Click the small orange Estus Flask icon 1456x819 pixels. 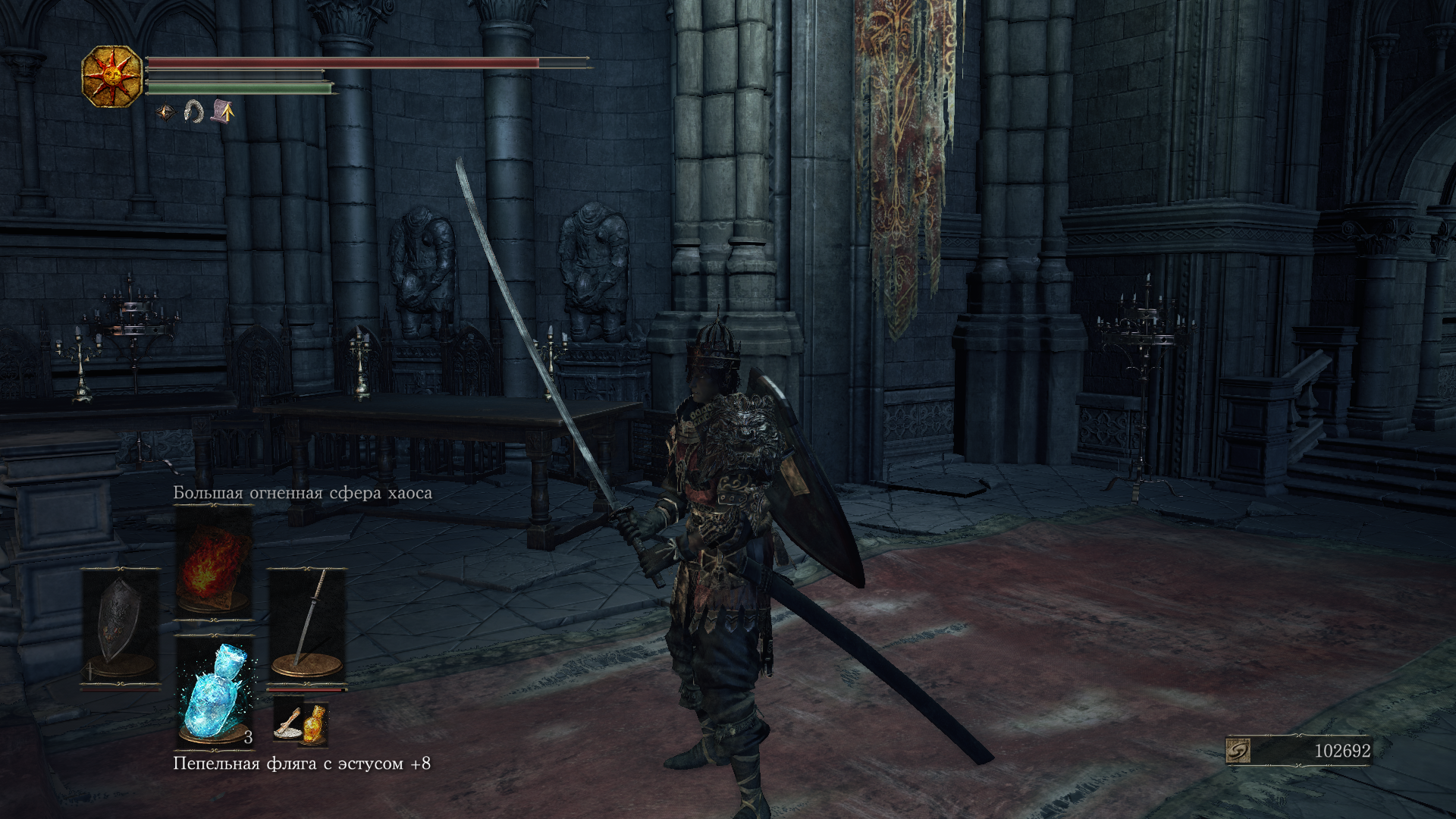click(313, 725)
